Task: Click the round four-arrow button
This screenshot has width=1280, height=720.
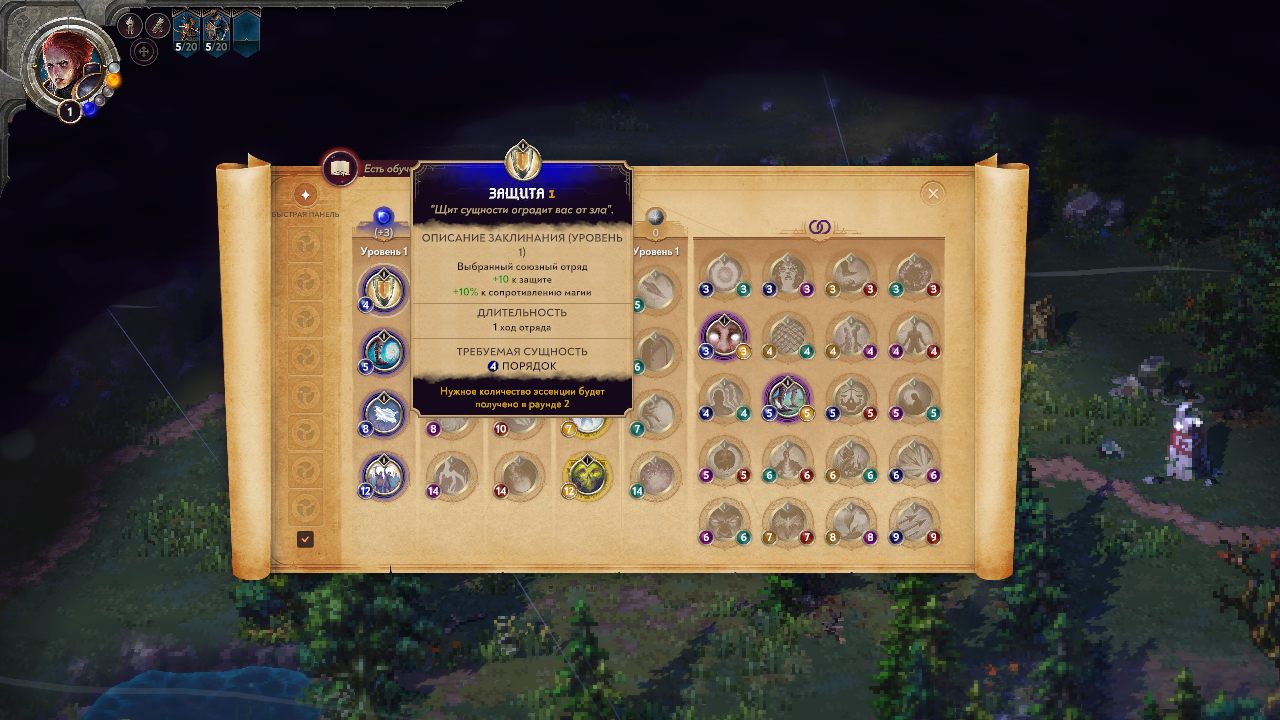Action: pyautogui.click(x=144, y=51)
